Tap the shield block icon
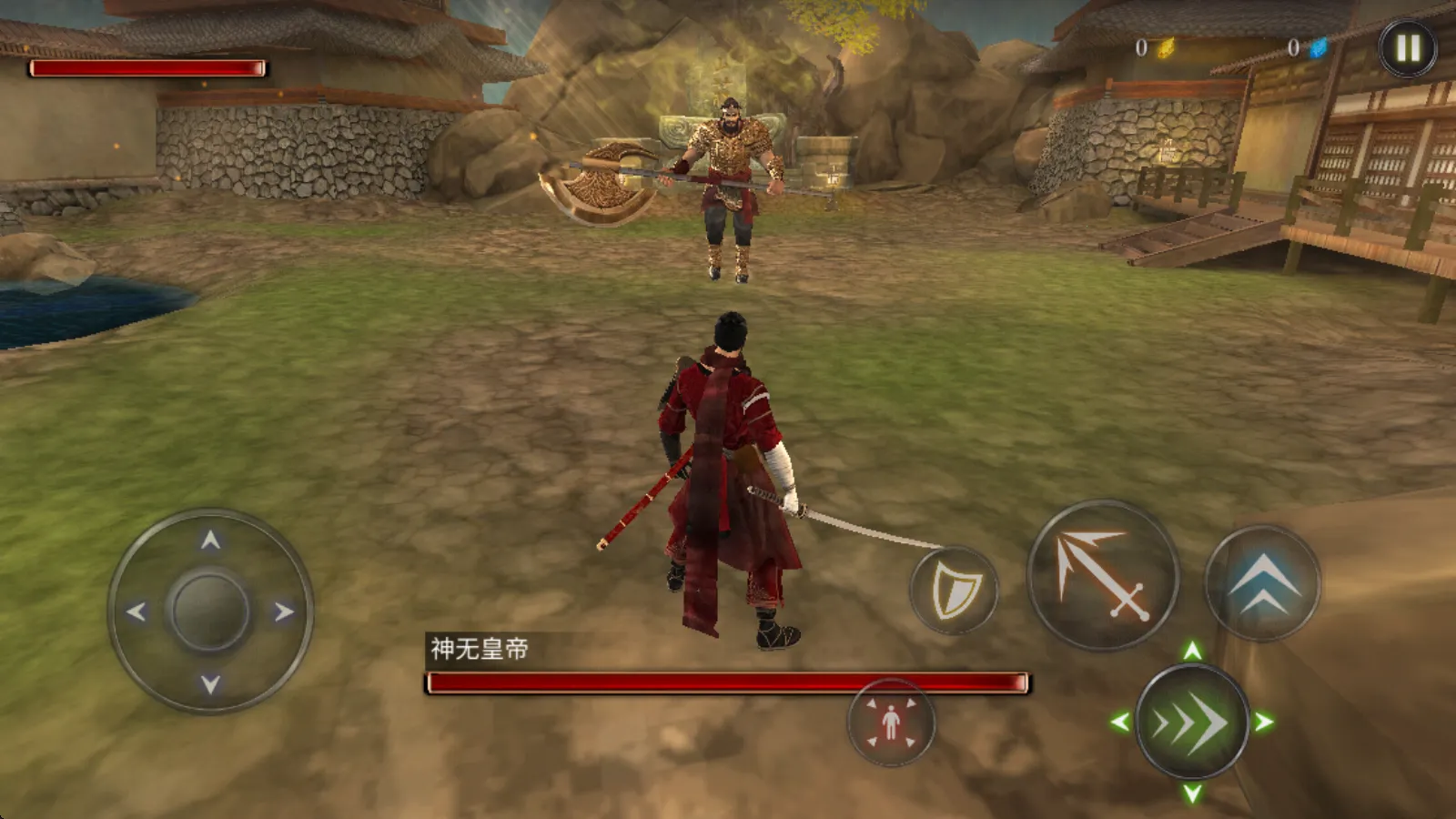This screenshot has height=819, width=1456. pos(952,588)
